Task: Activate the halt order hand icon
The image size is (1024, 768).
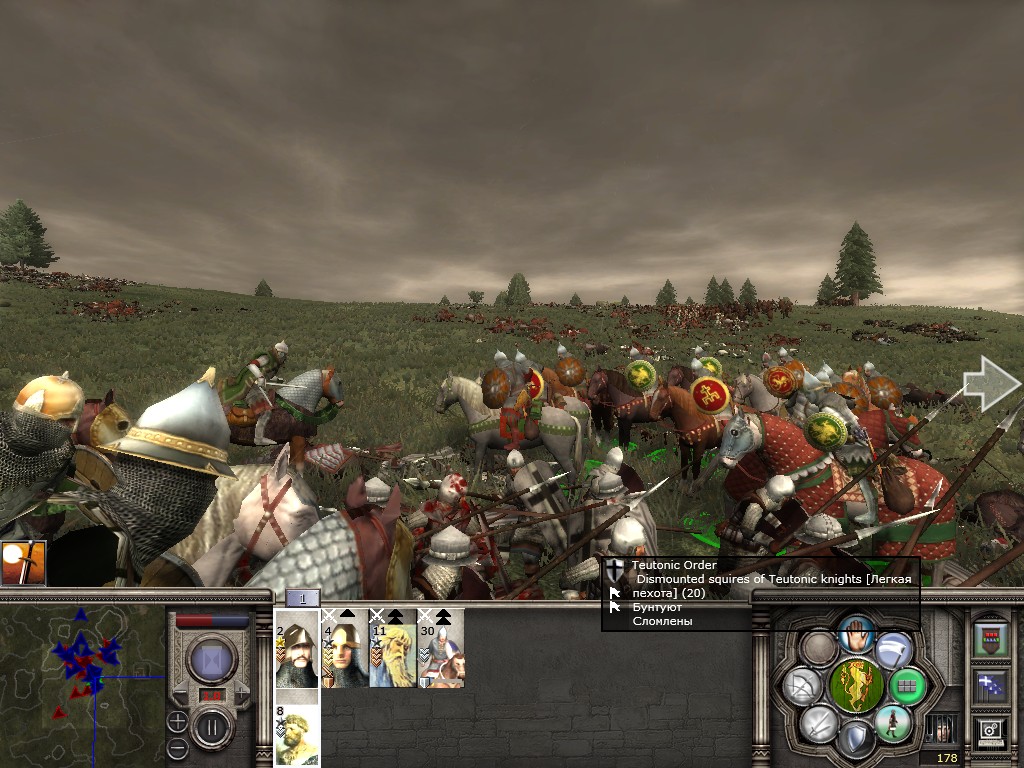Action: (x=855, y=633)
